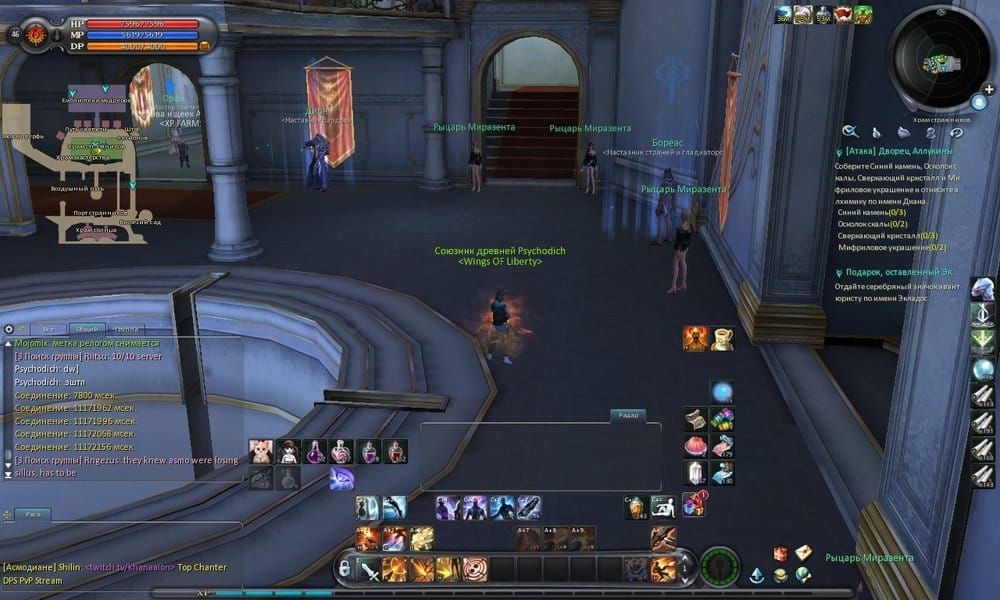The image size is (1000, 600).
Task: Open the mail envelope icon
Action: [803, 553]
